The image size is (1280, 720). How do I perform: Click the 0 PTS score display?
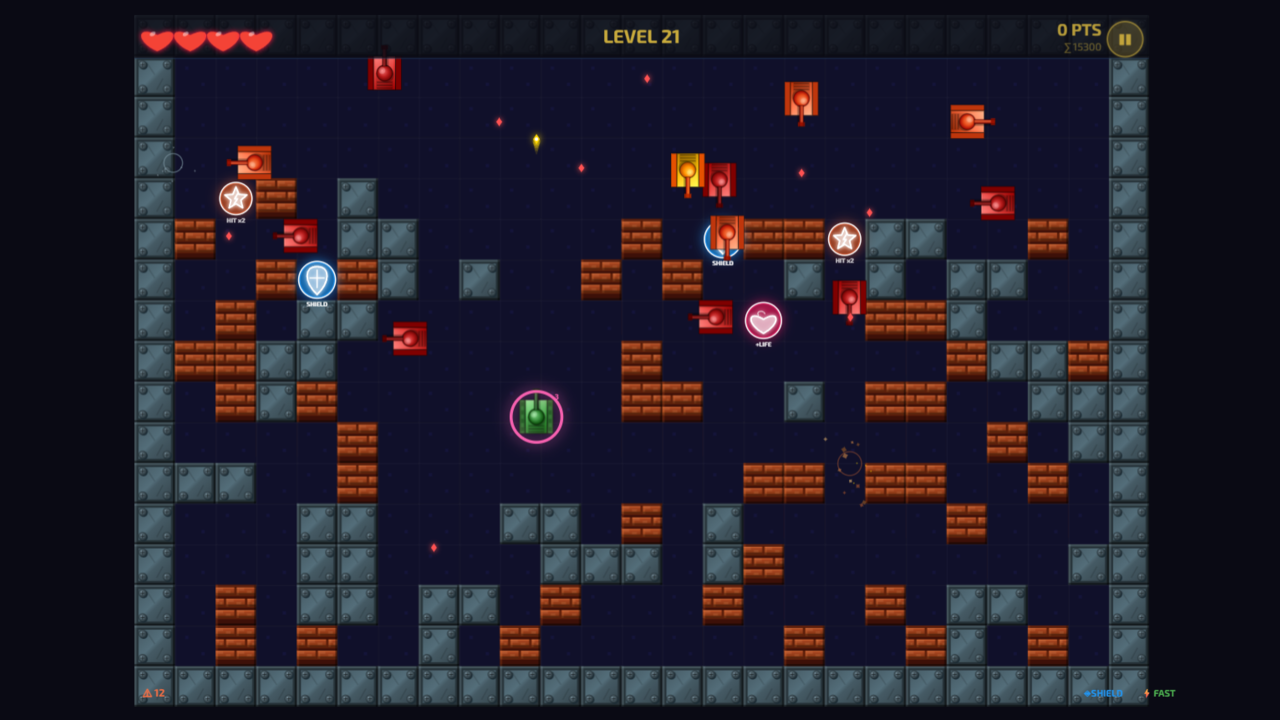tap(1077, 30)
